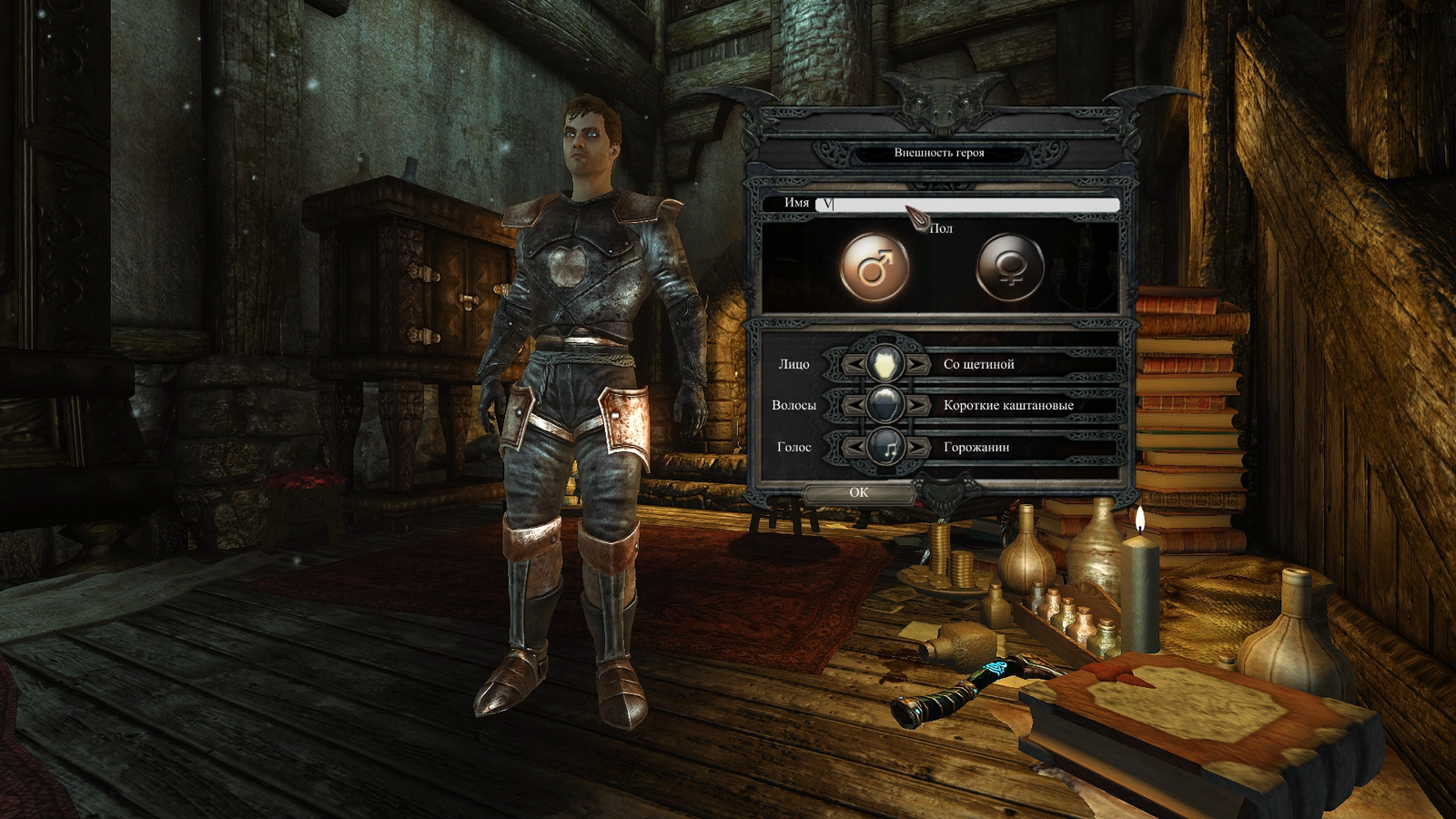Choose the female gender icon
Viewport: 1456px width, 819px height.
pyautogui.click(x=1009, y=268)
